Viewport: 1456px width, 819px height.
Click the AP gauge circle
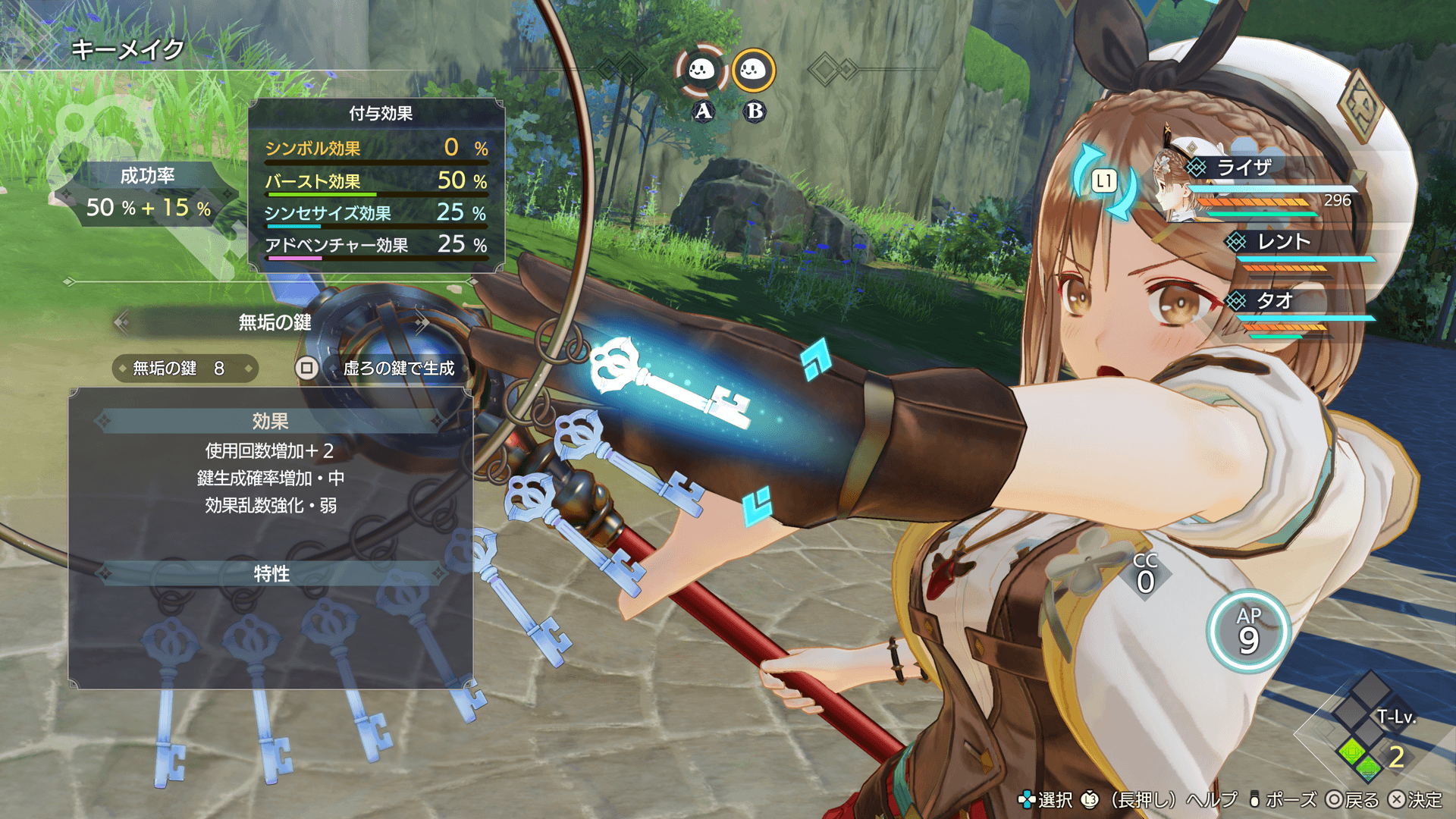[x=1248, y=632]
